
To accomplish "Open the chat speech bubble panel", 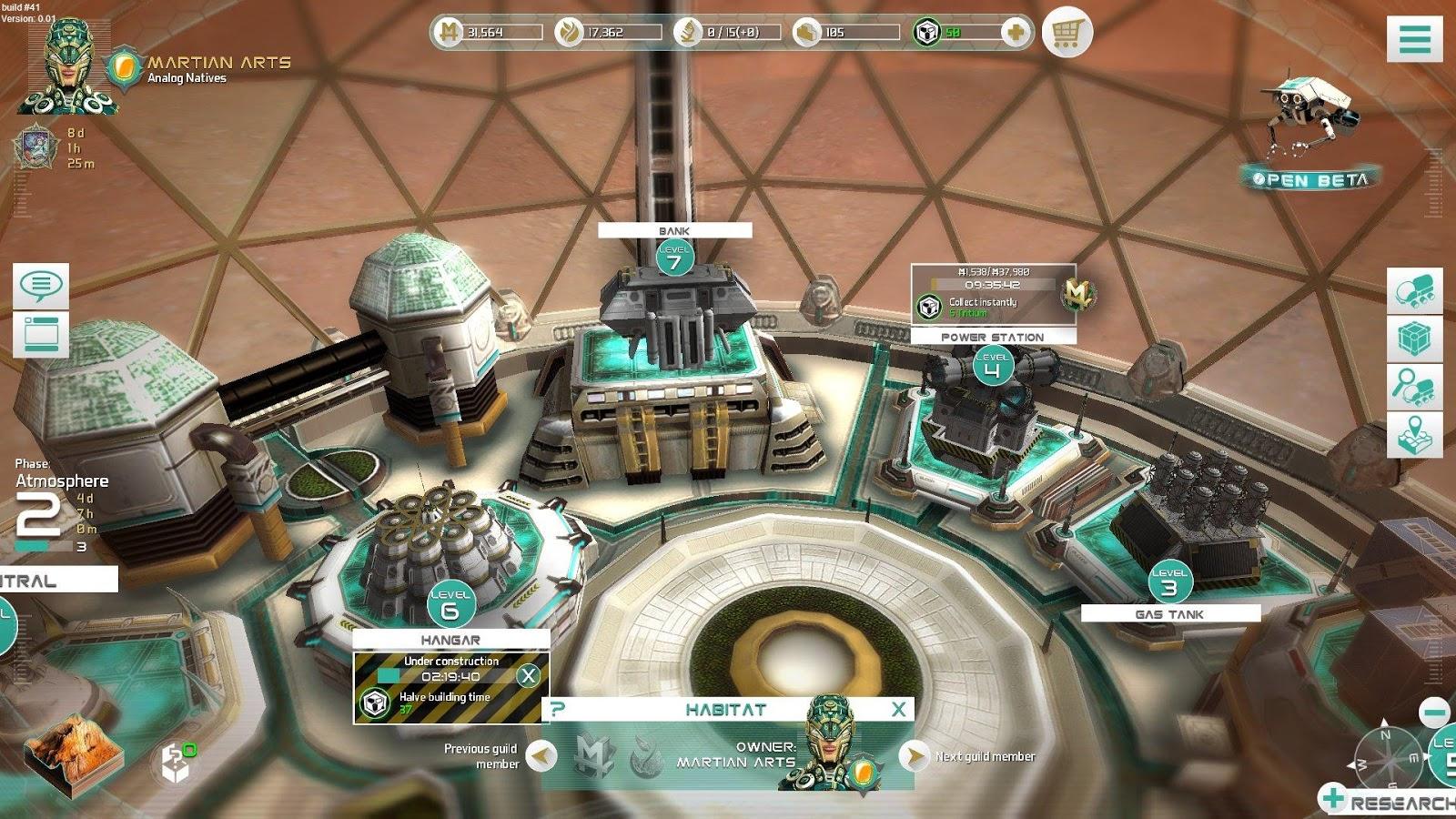I will coord(41,287).
